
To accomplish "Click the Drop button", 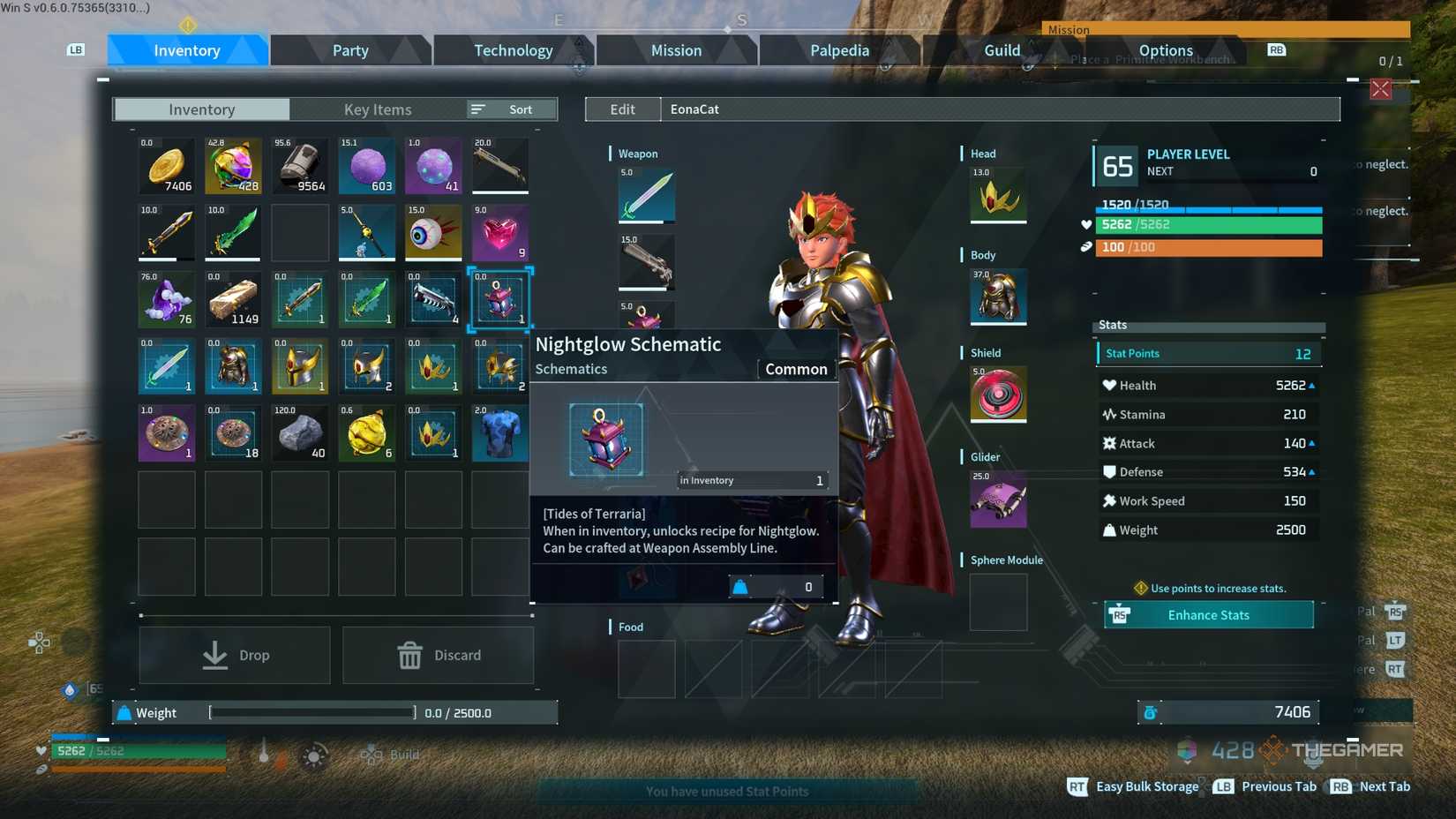I will point(234,655).
